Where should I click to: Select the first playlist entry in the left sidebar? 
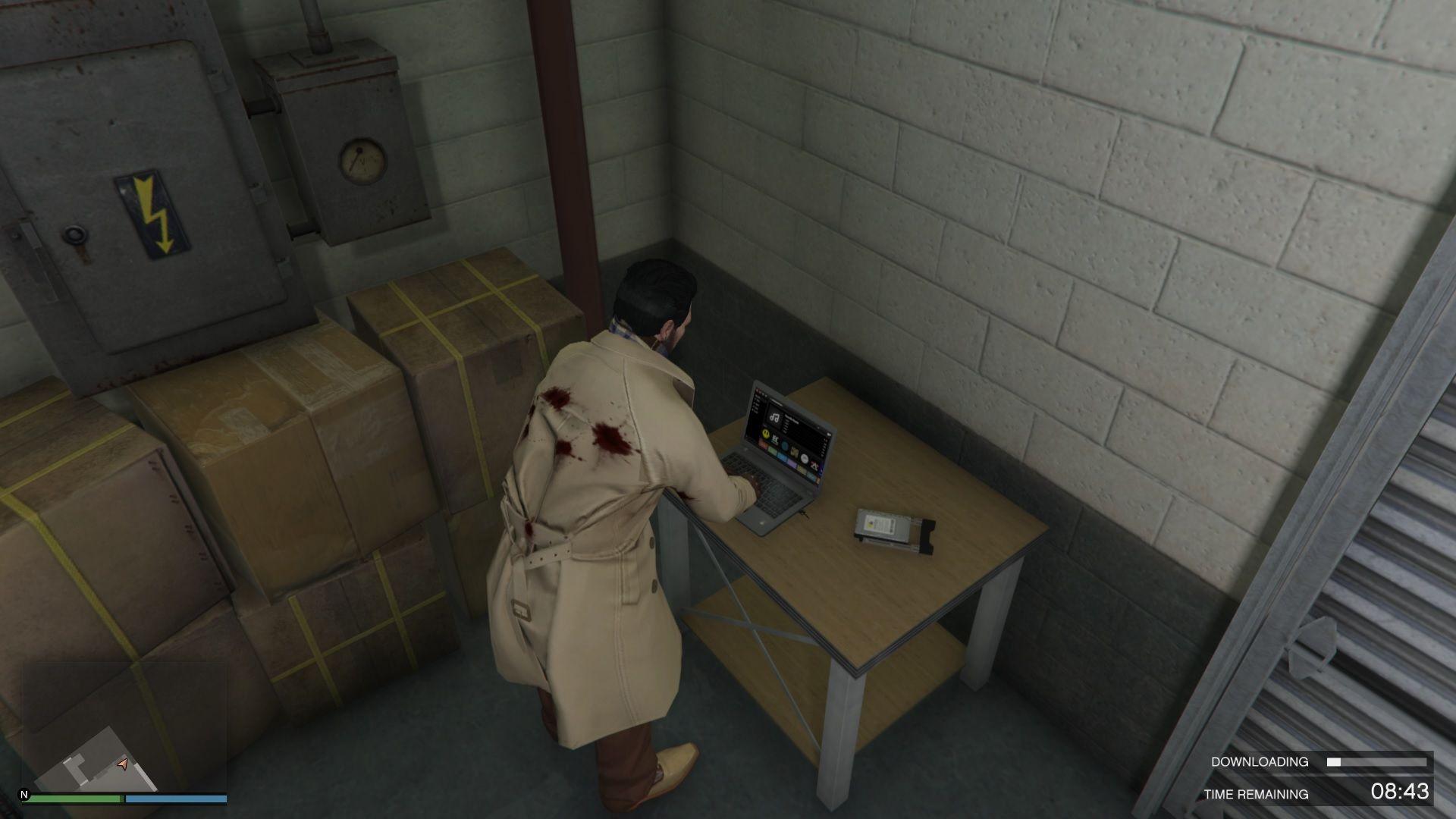(757, 397)
